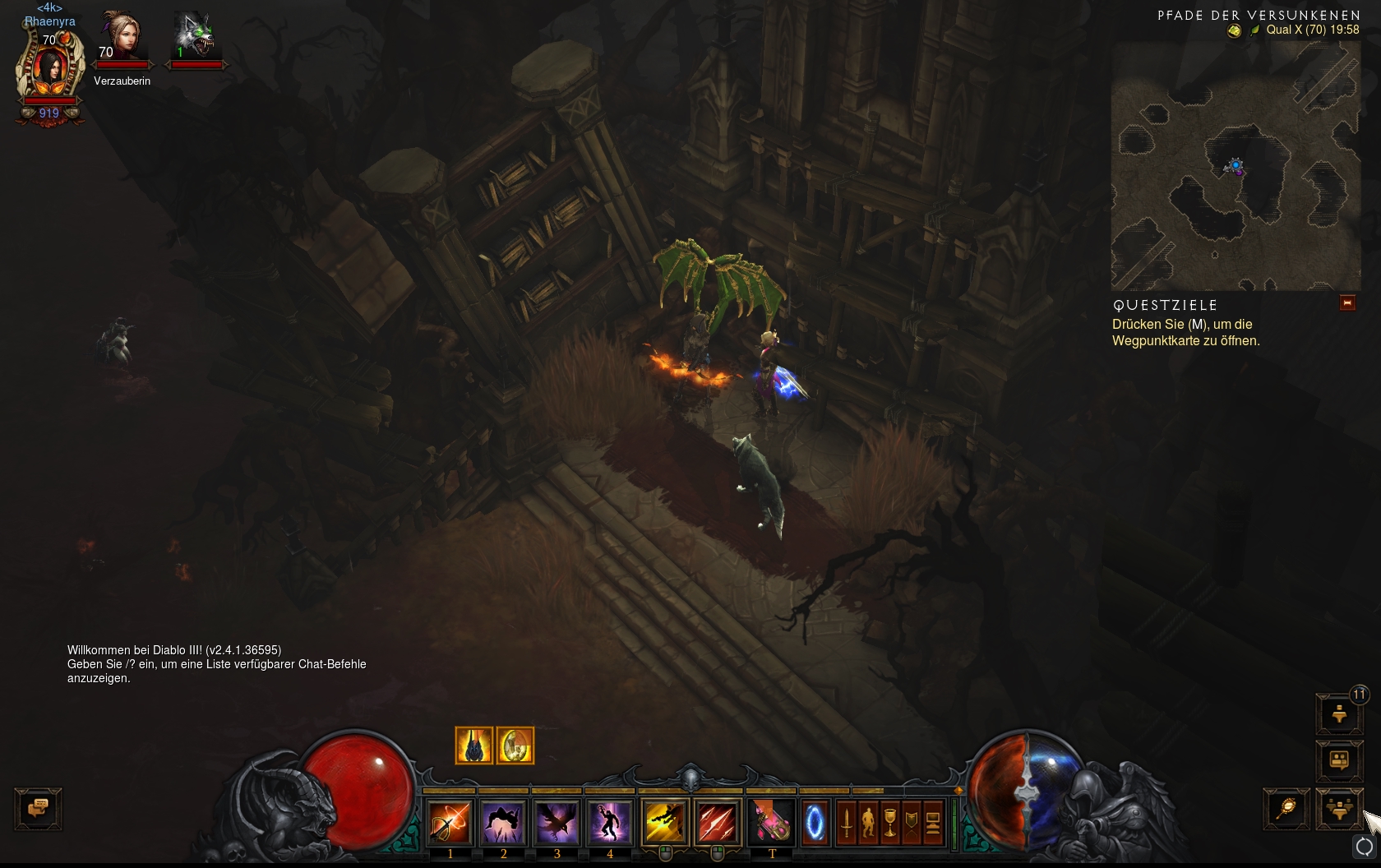Open the hand mirror wardrobe button

point(1286,809)
